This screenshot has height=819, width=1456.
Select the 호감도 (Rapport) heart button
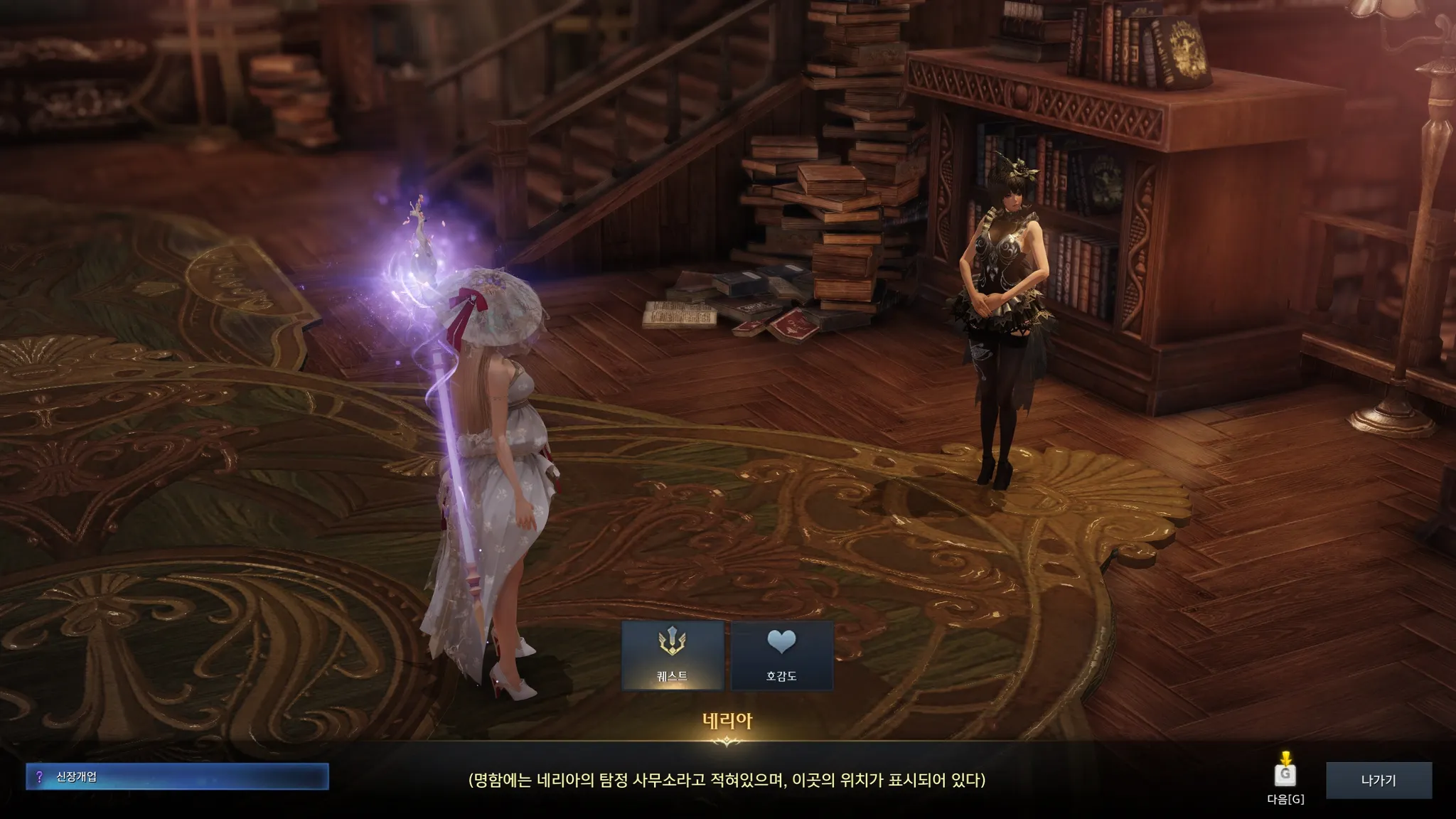point(781,655)
